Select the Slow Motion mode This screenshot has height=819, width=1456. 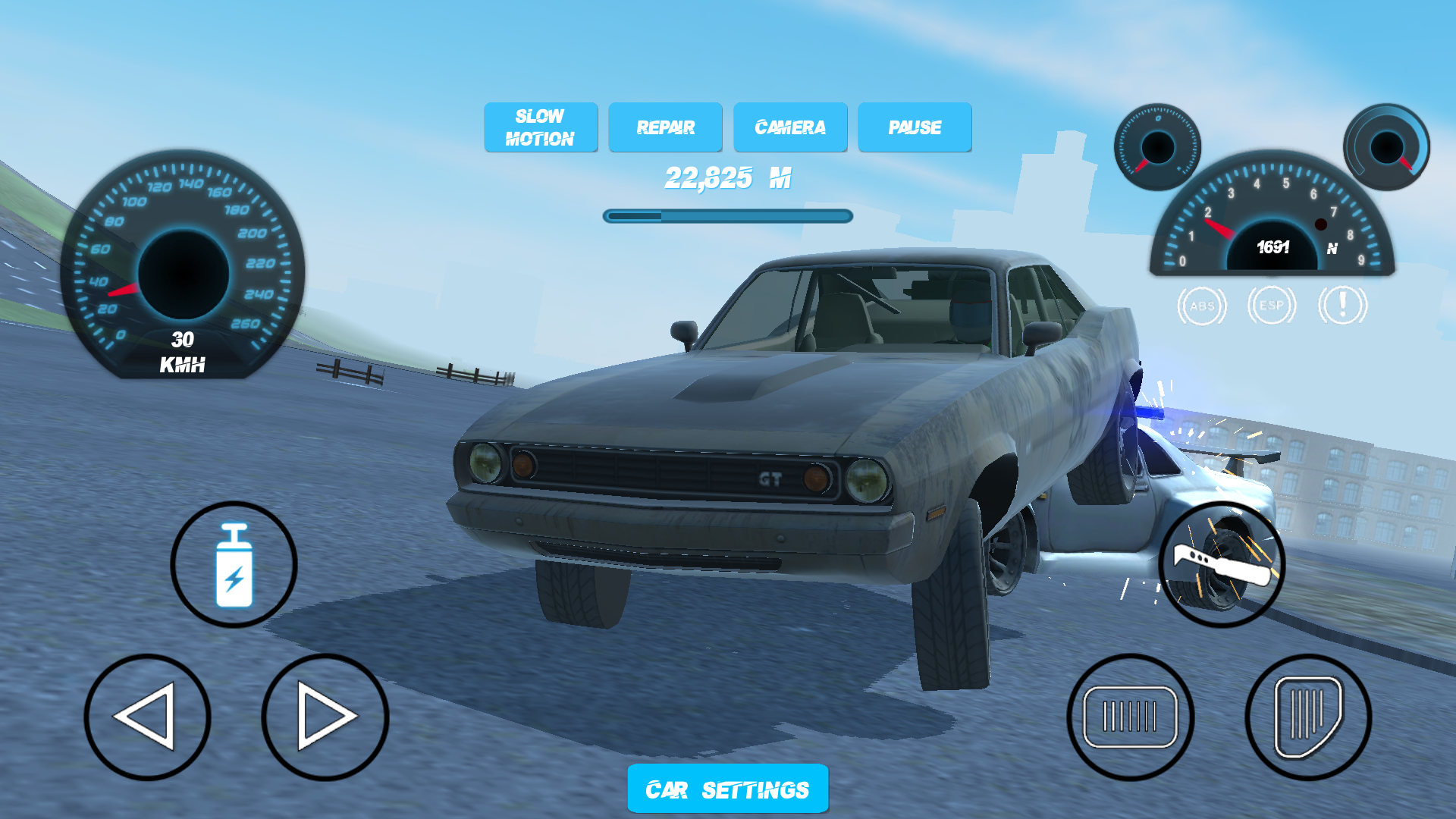click(541, 127)
